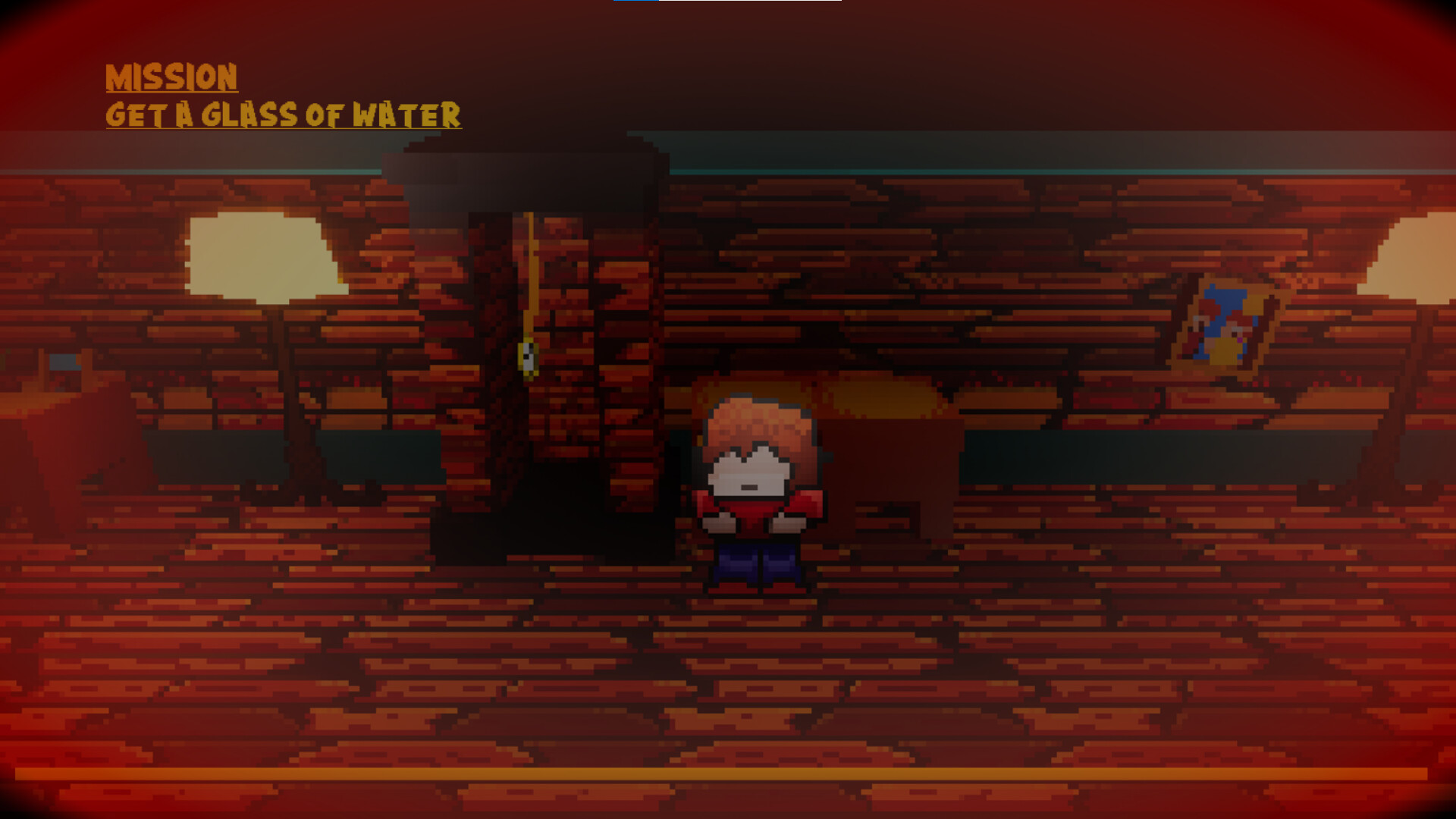Click the underlined mission objective link
The height and width of the screenshot is (819, 1456).
(284, 114)
